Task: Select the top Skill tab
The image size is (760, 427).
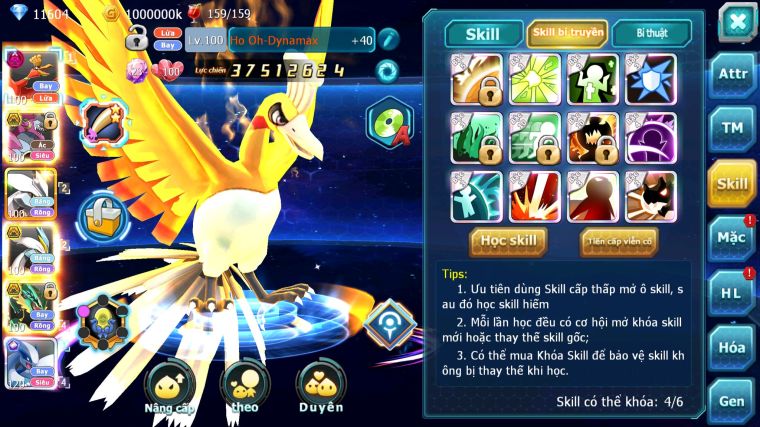Action: (x=483, y=33)
